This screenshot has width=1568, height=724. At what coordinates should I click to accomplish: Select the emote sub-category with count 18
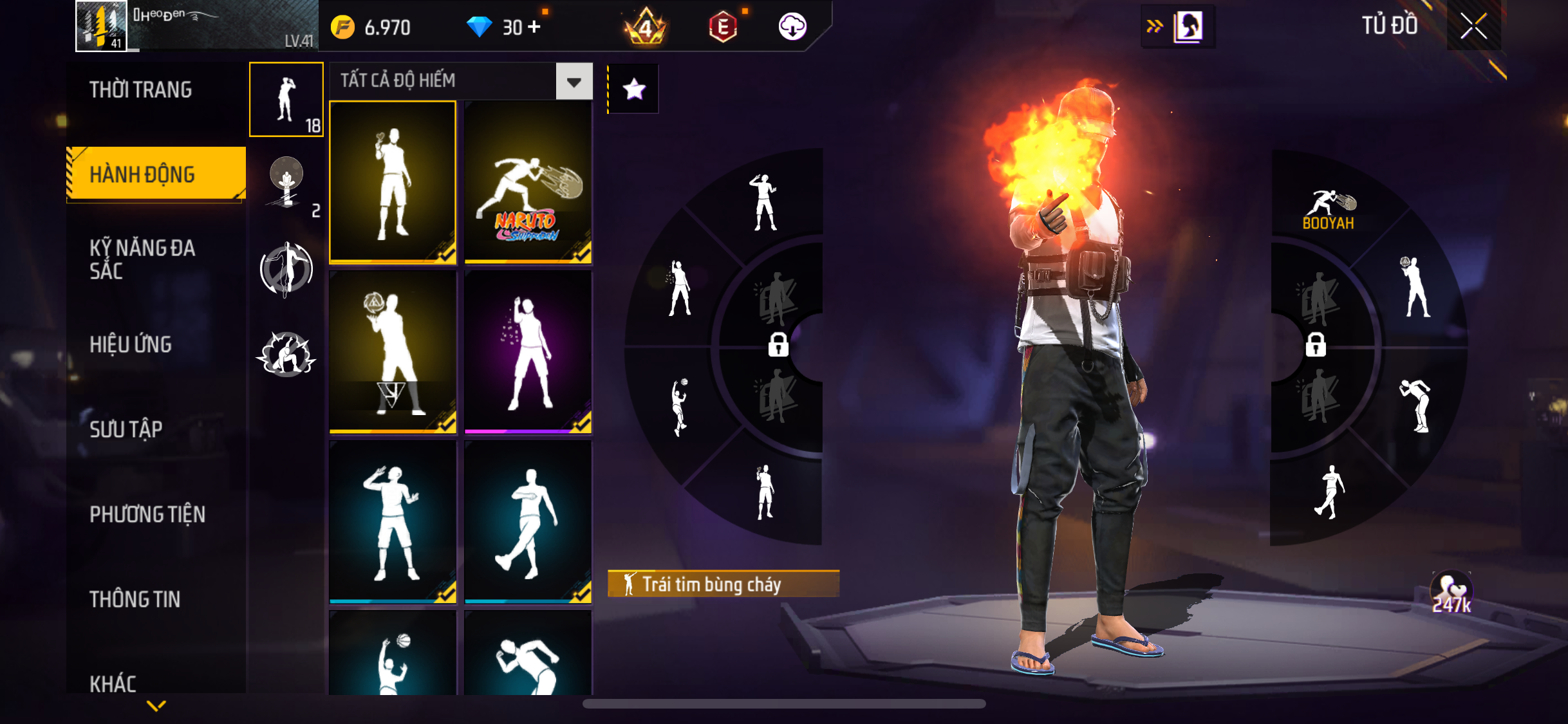pyautogui.click(x=286, y=100)
